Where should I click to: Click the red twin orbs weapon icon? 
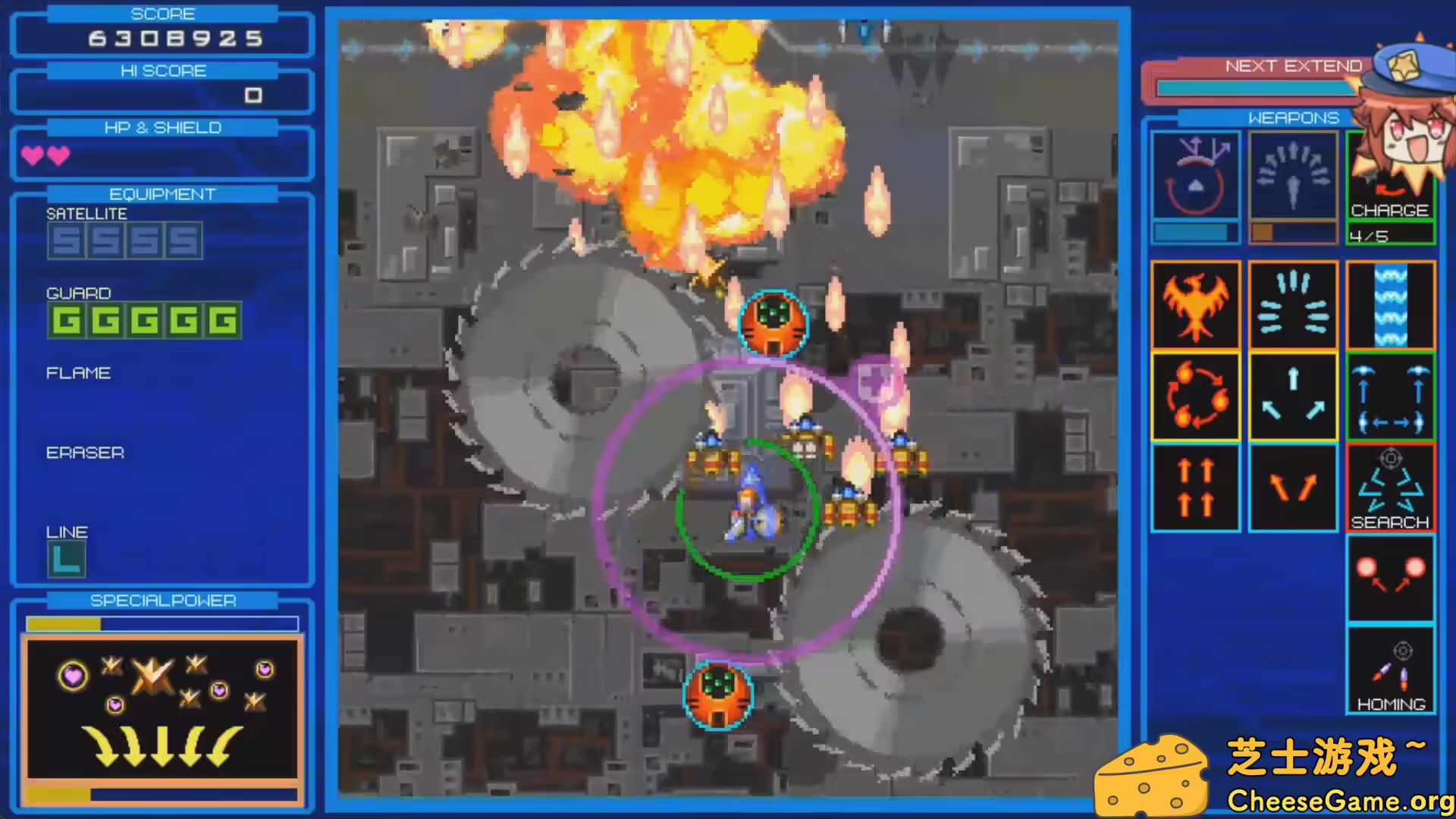coord(1390,576)
